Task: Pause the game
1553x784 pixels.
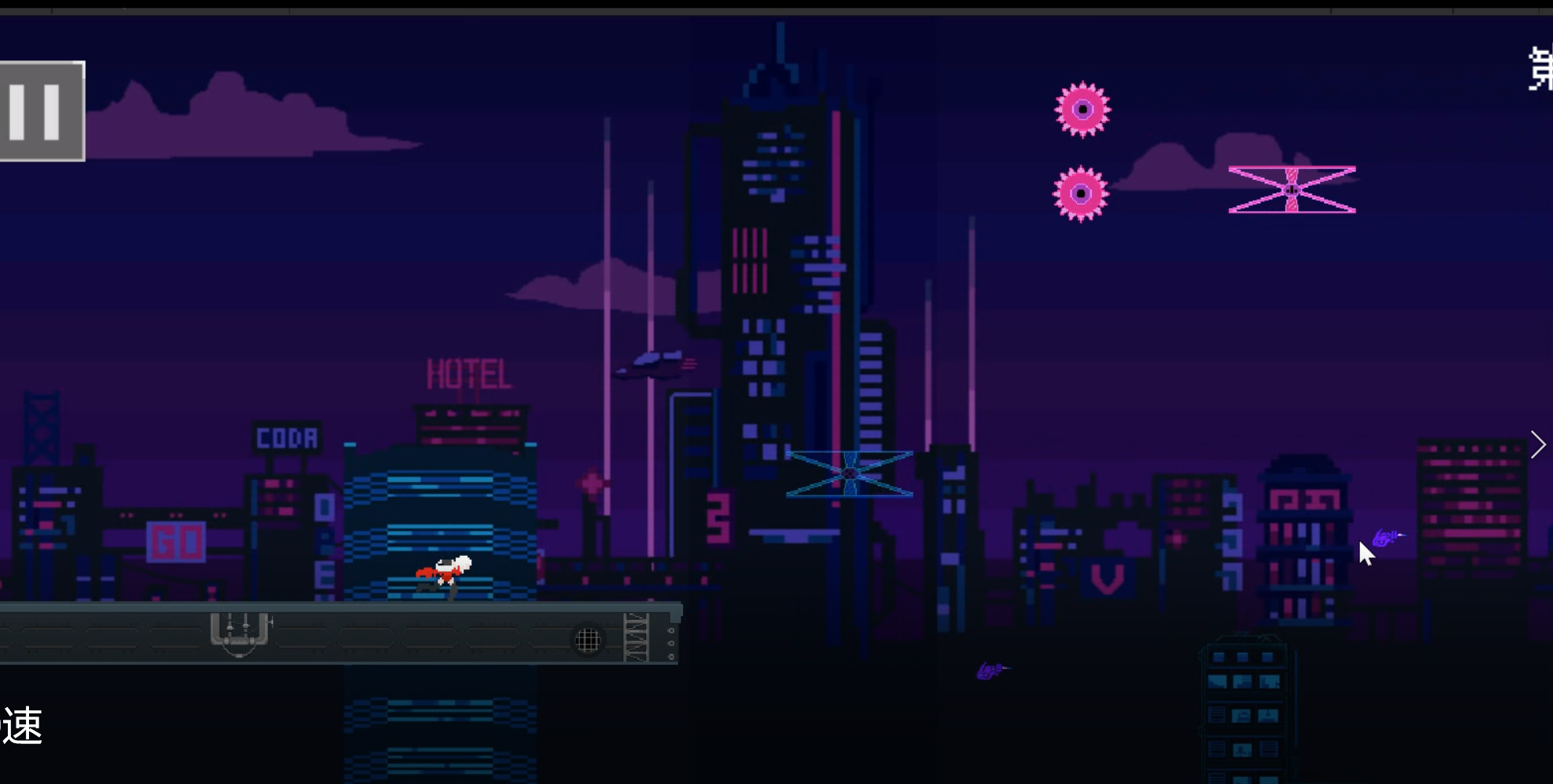Action: click(41, 110)
